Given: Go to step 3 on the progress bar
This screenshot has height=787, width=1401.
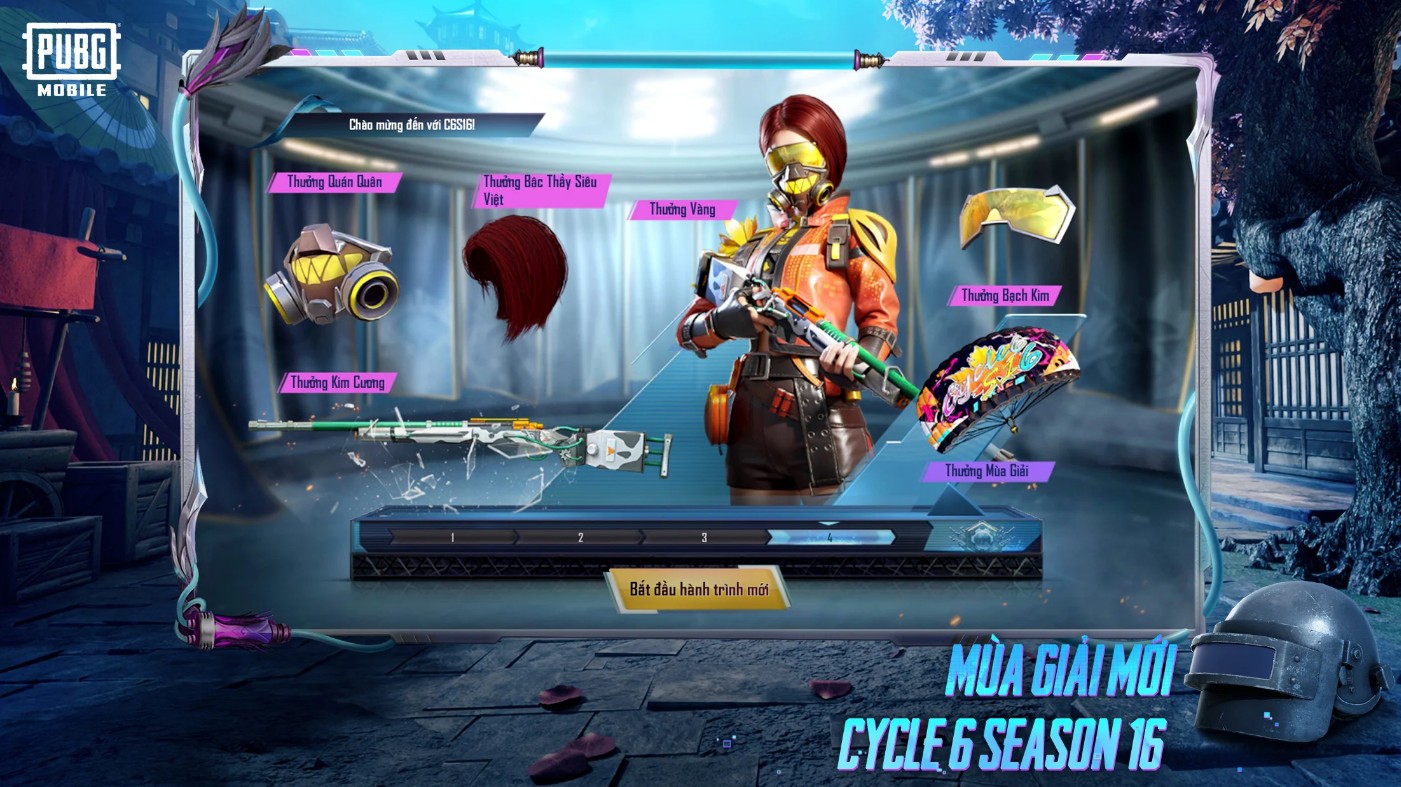Looking at the screenshot, I should [704, 537].
